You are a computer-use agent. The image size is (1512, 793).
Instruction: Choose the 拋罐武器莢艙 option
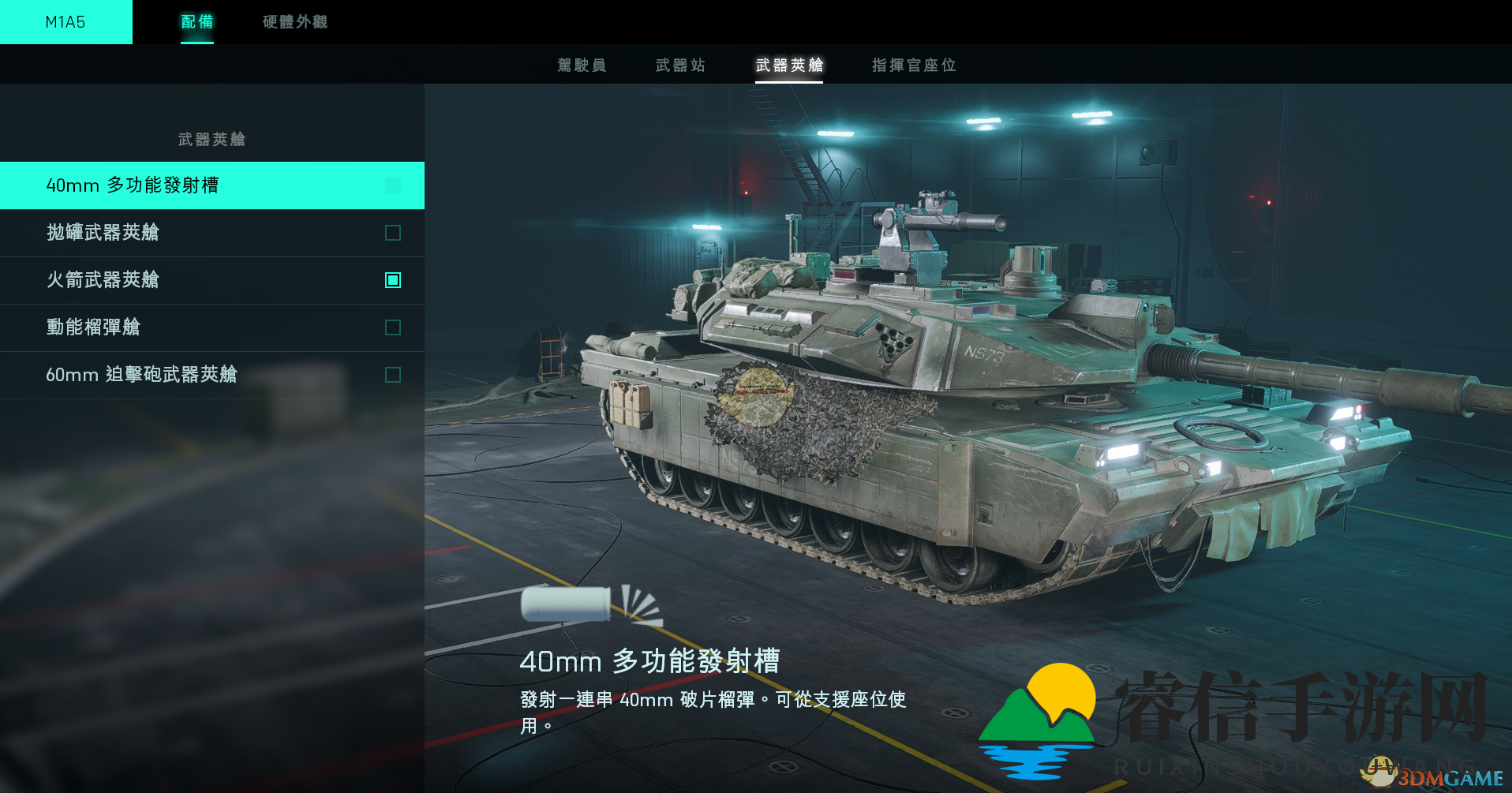[x=103, y=233]
